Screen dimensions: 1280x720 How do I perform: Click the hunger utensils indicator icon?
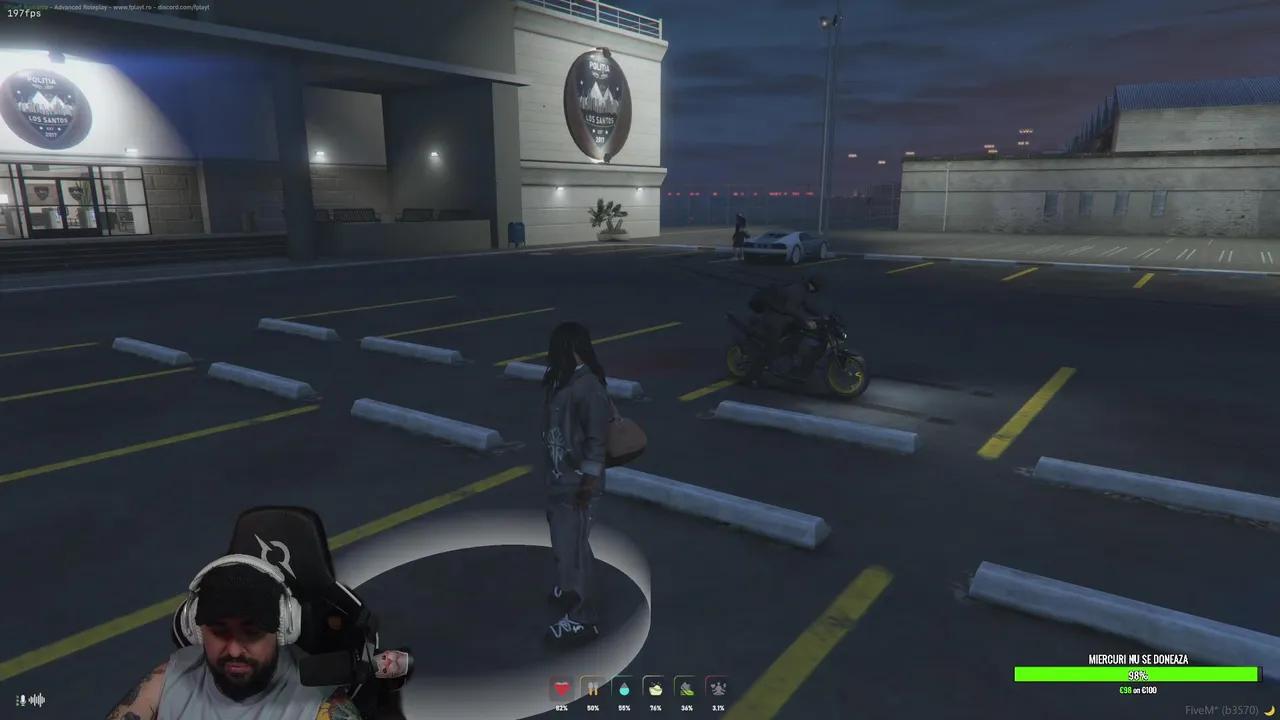point(593,688)
